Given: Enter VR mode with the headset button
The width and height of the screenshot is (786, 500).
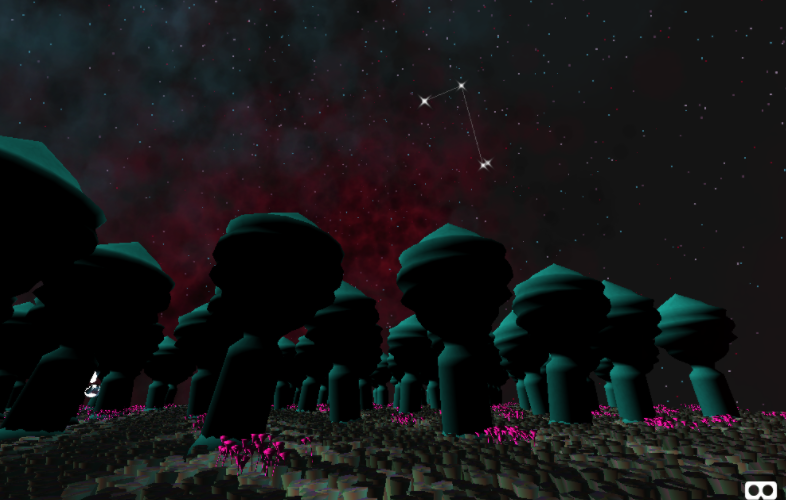Looking at the screenshot, I should point(761,489).
